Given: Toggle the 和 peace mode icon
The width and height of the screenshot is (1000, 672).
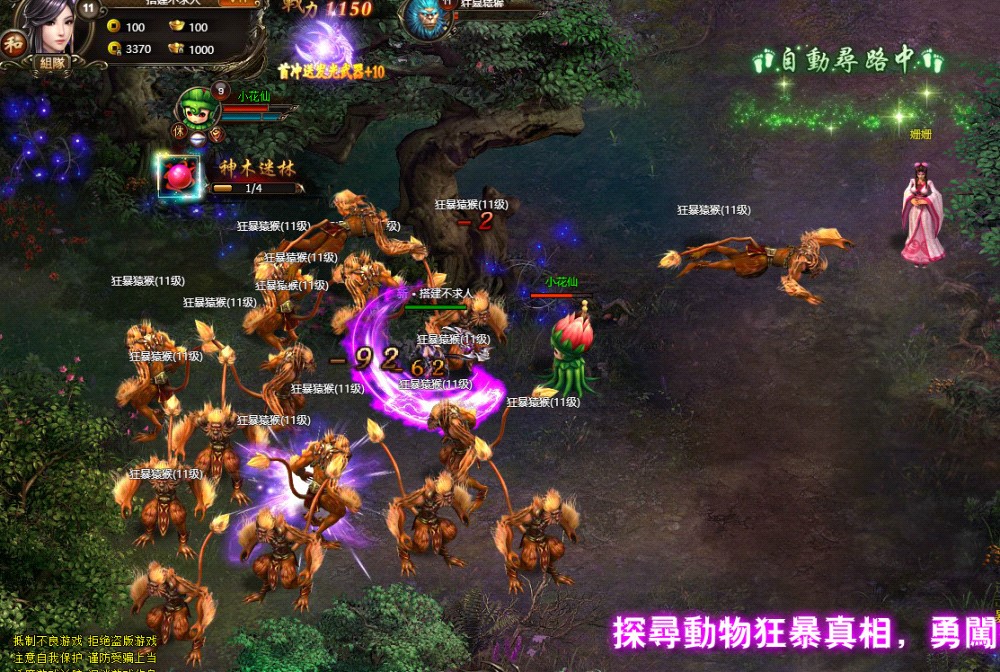Looking at the screenshot, I should point(13,42).
